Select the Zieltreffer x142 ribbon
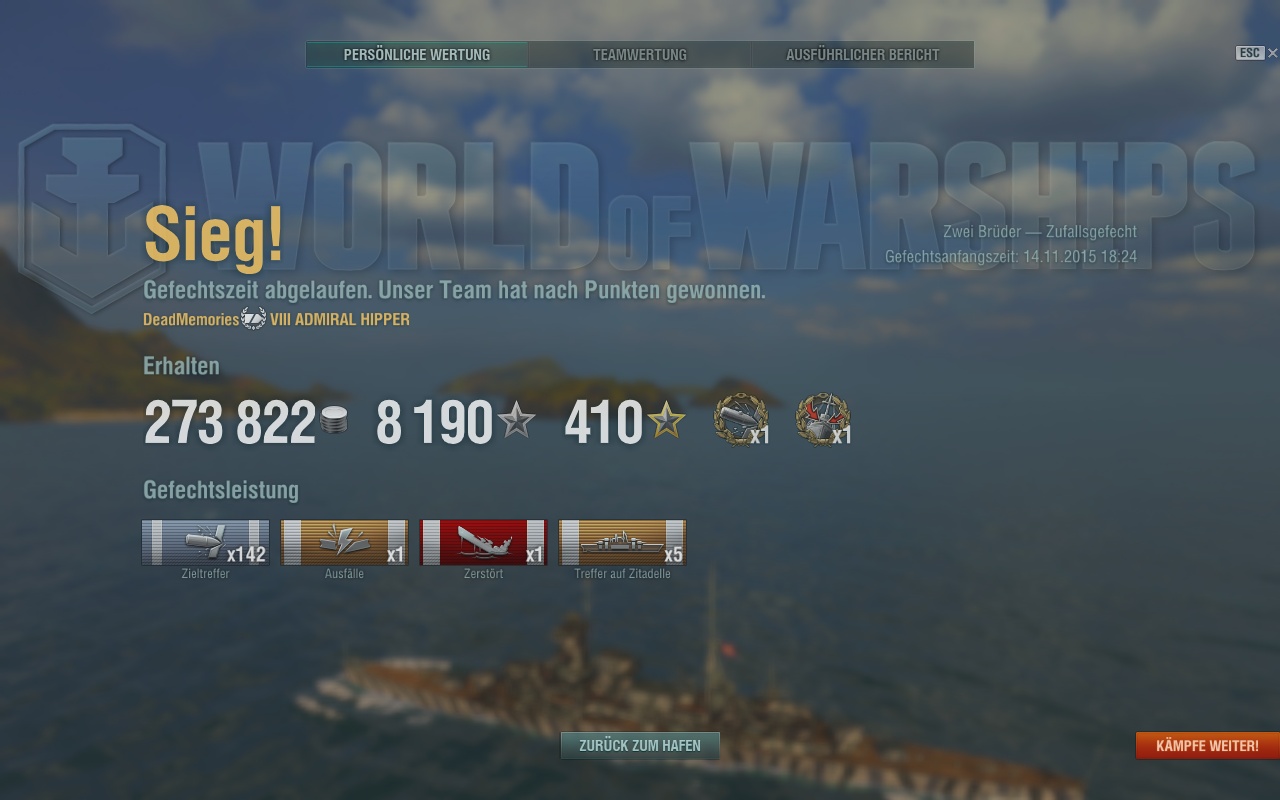This screenshot has width=1280, height=800. tap(205, 543)
